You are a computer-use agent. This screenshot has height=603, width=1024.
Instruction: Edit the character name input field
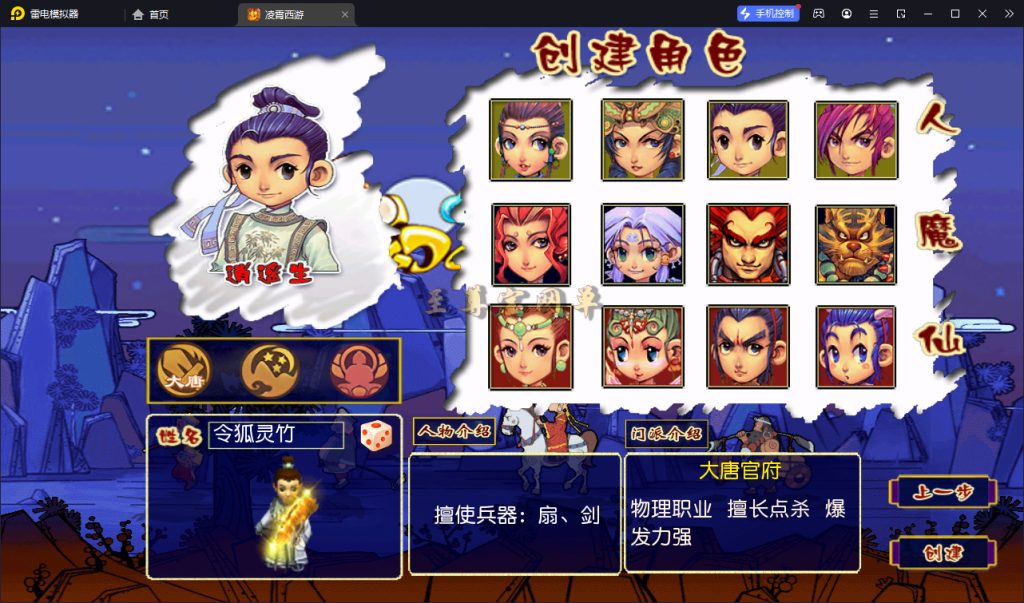coord(275,435)
